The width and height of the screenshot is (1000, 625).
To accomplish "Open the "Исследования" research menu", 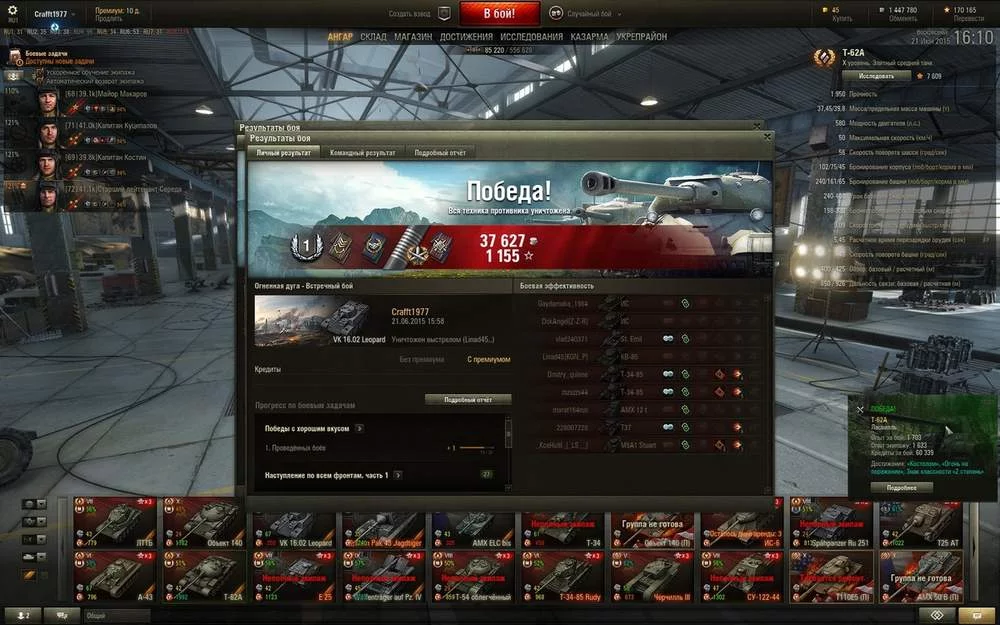I will click(x=531, y=37).
